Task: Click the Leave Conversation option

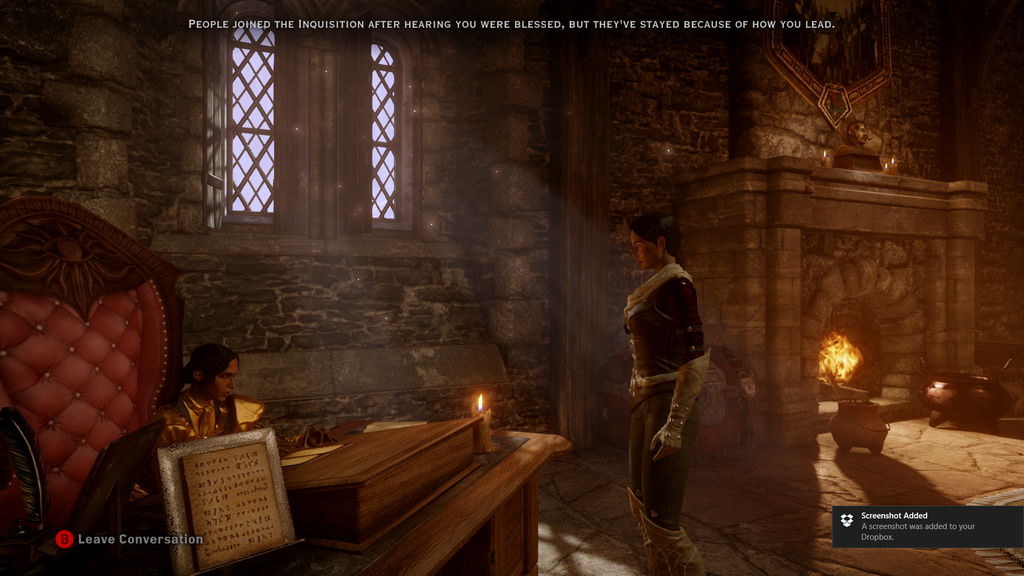Action: [139, 539]
